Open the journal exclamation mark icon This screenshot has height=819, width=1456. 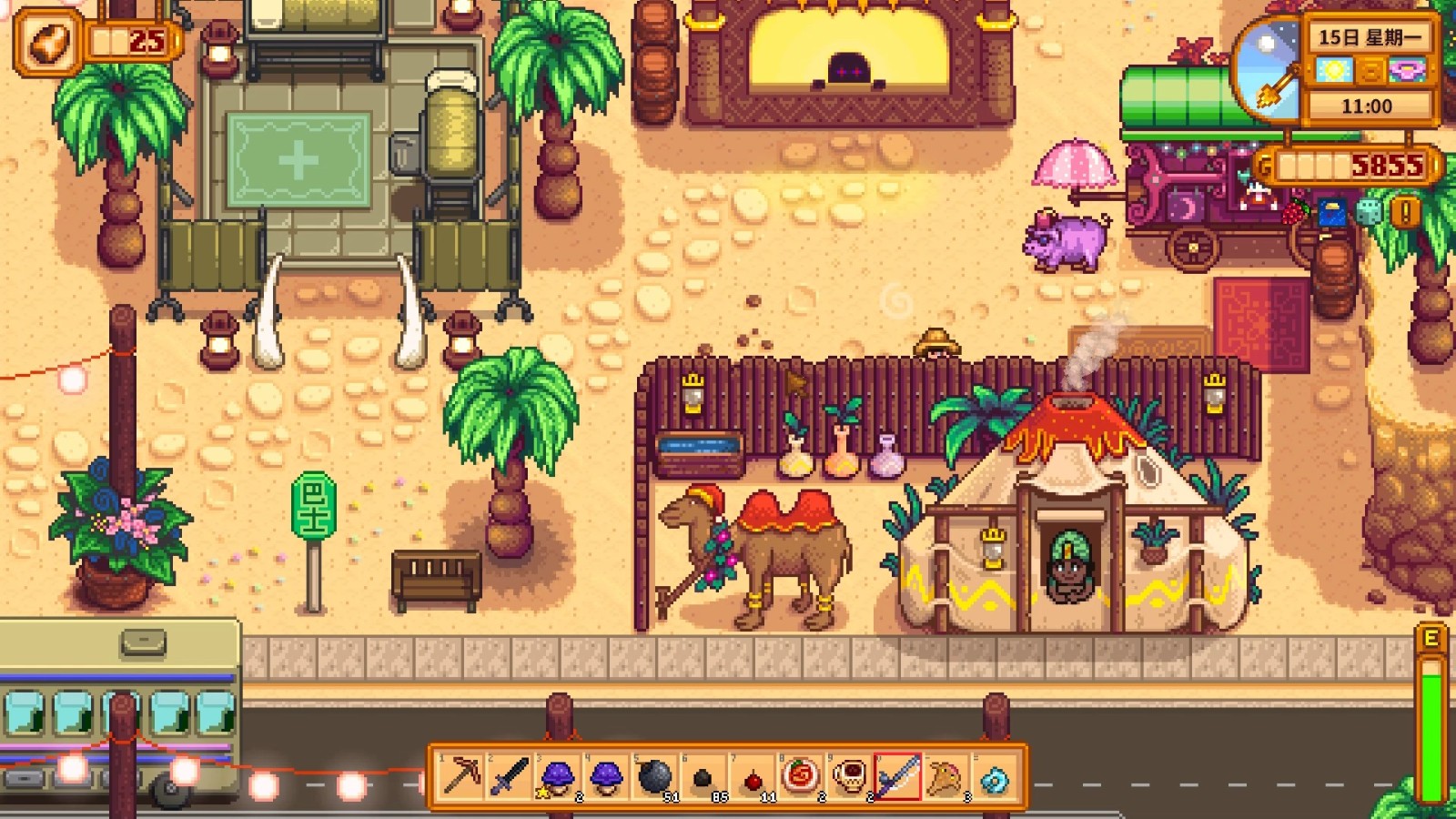[x=1406, y=213]
